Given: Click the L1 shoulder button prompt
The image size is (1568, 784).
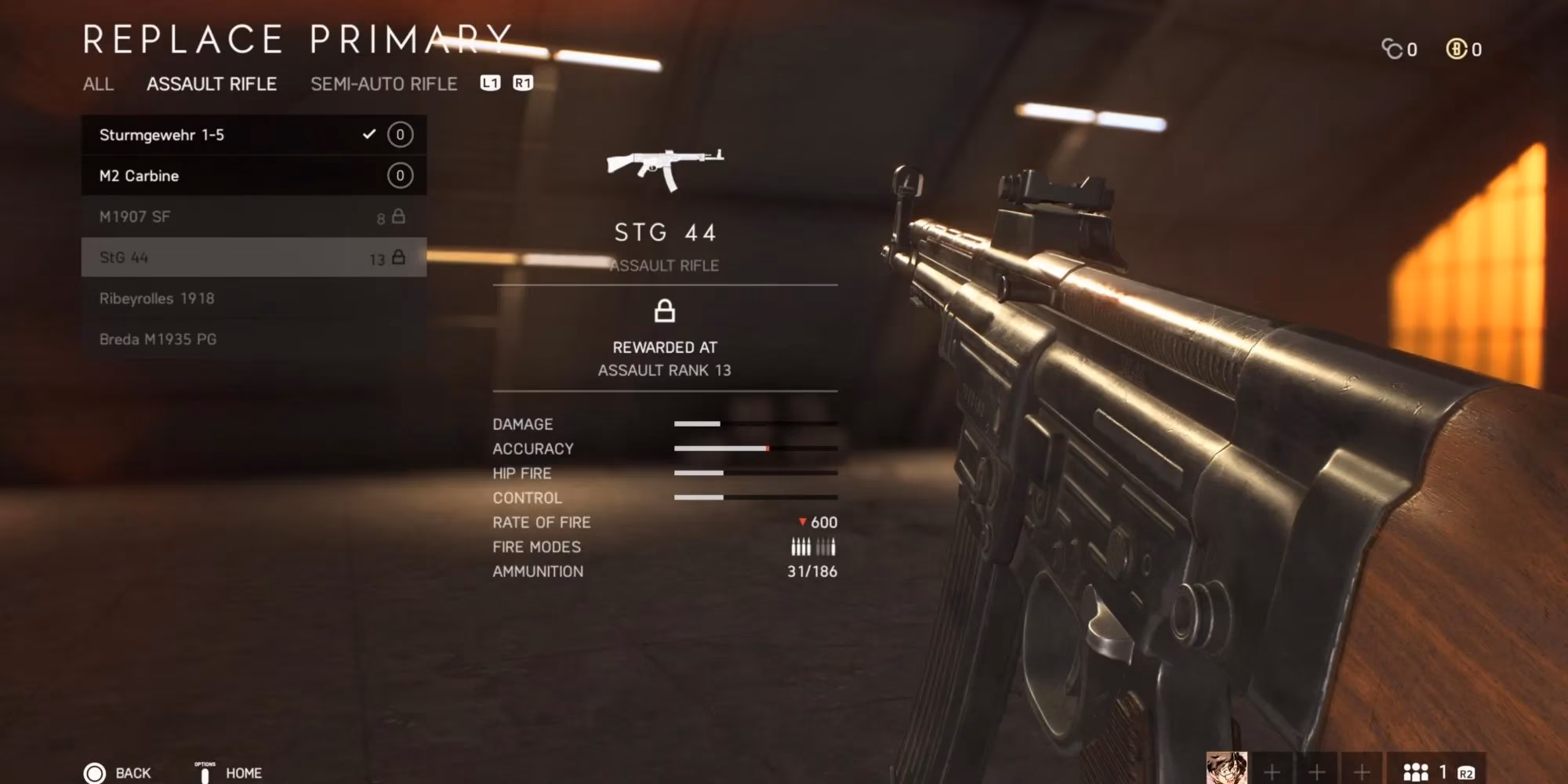Looking at the screenshot, I should [491, 83].
